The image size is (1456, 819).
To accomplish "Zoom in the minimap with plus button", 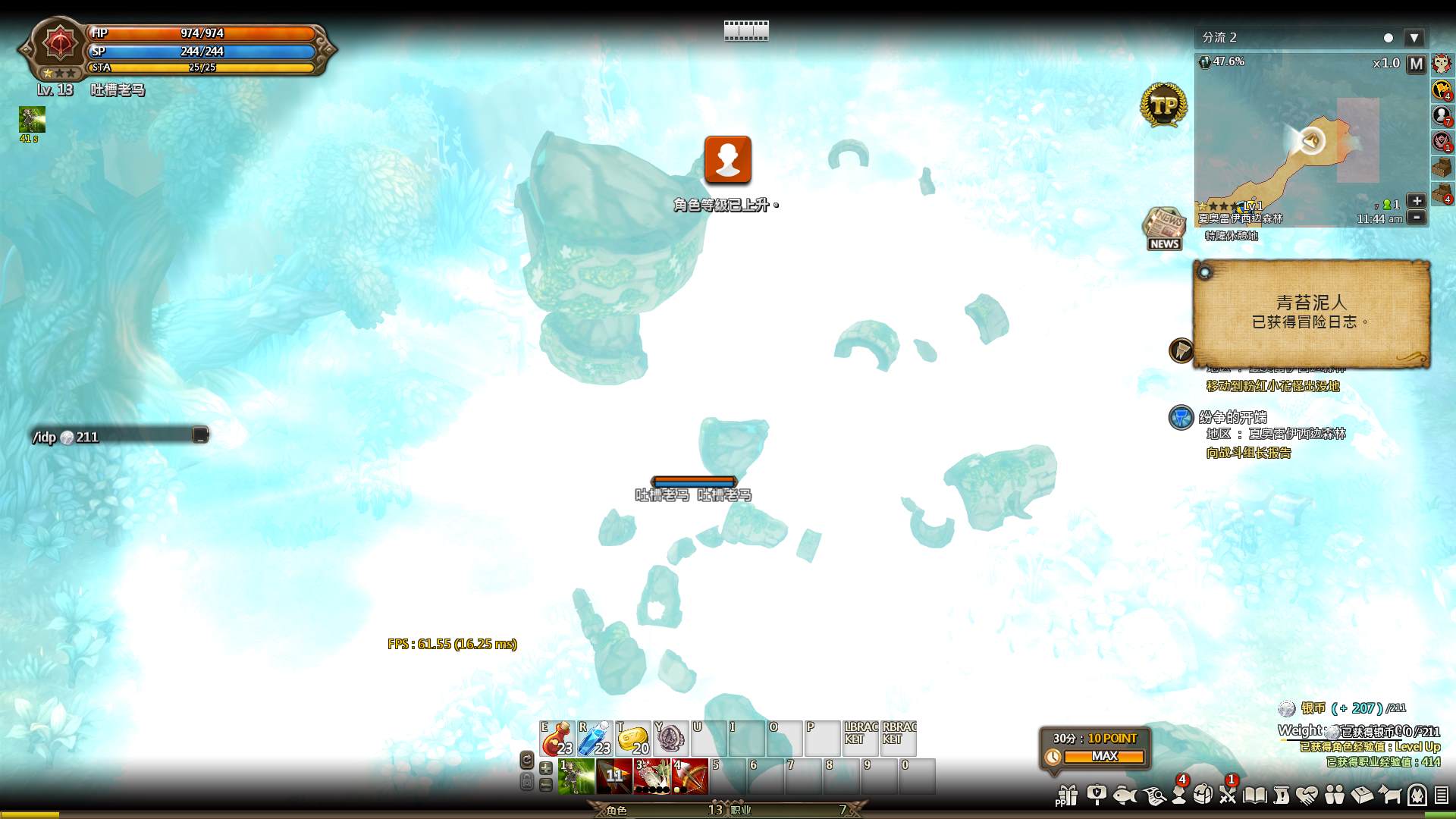I will 1416,201.
